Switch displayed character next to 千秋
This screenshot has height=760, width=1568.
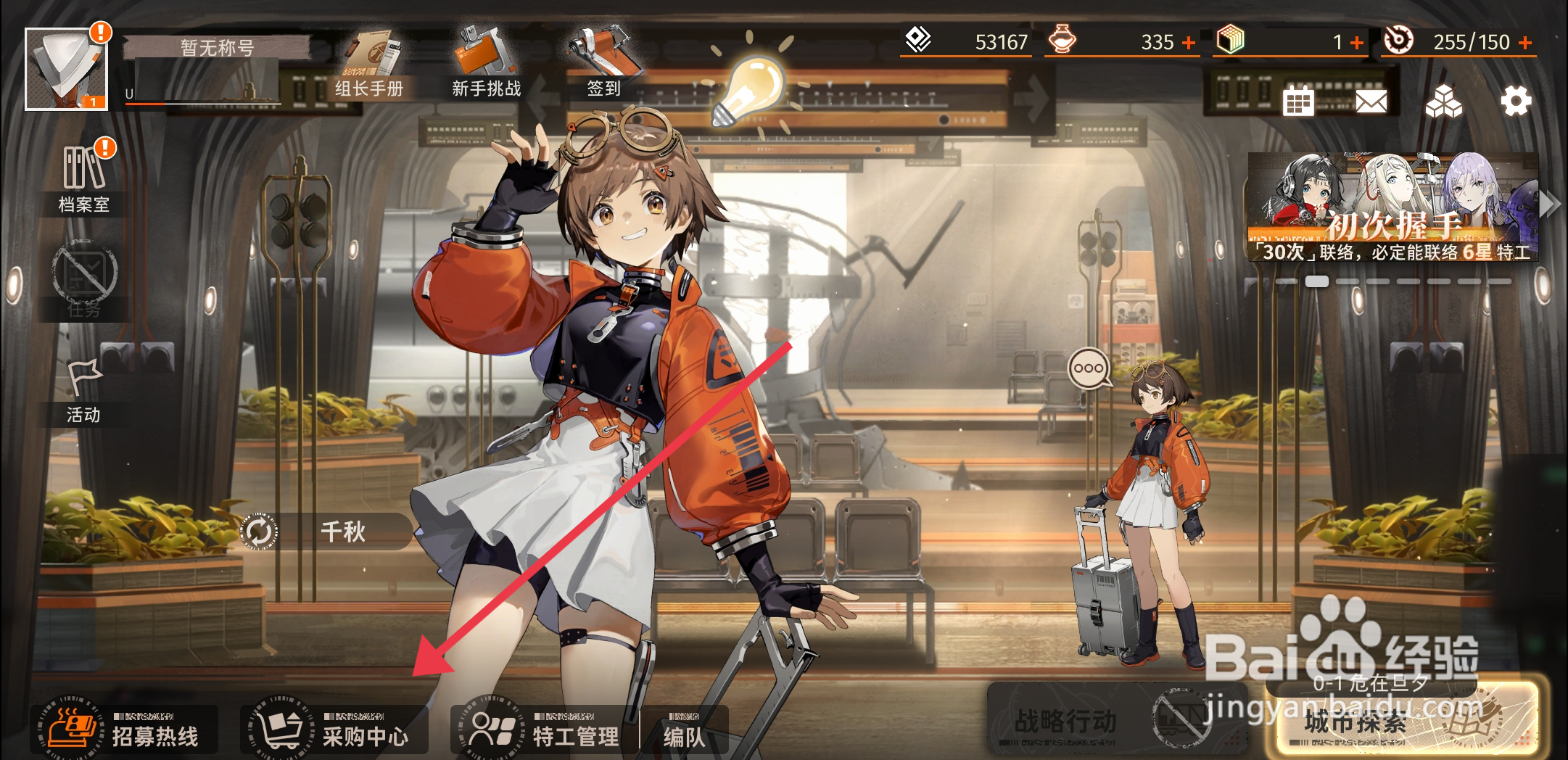pyautogui.click(x=259, y=532)
